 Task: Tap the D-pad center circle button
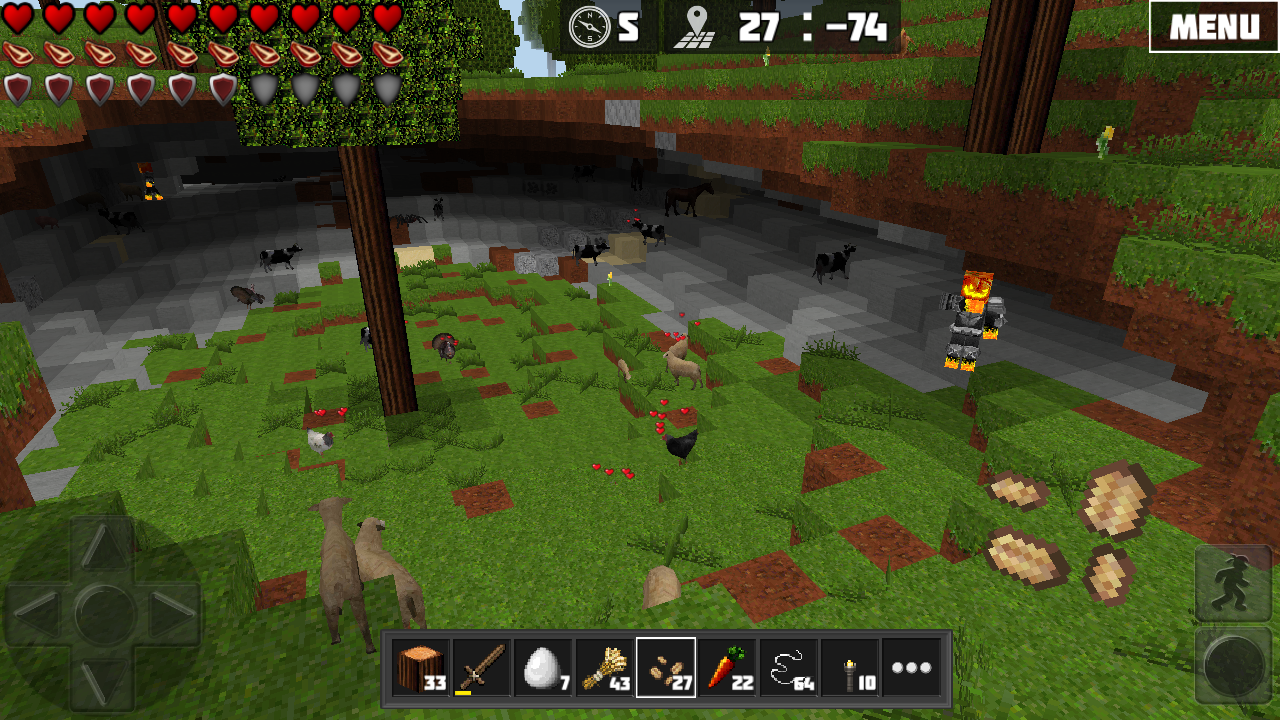tap(103, 614)
